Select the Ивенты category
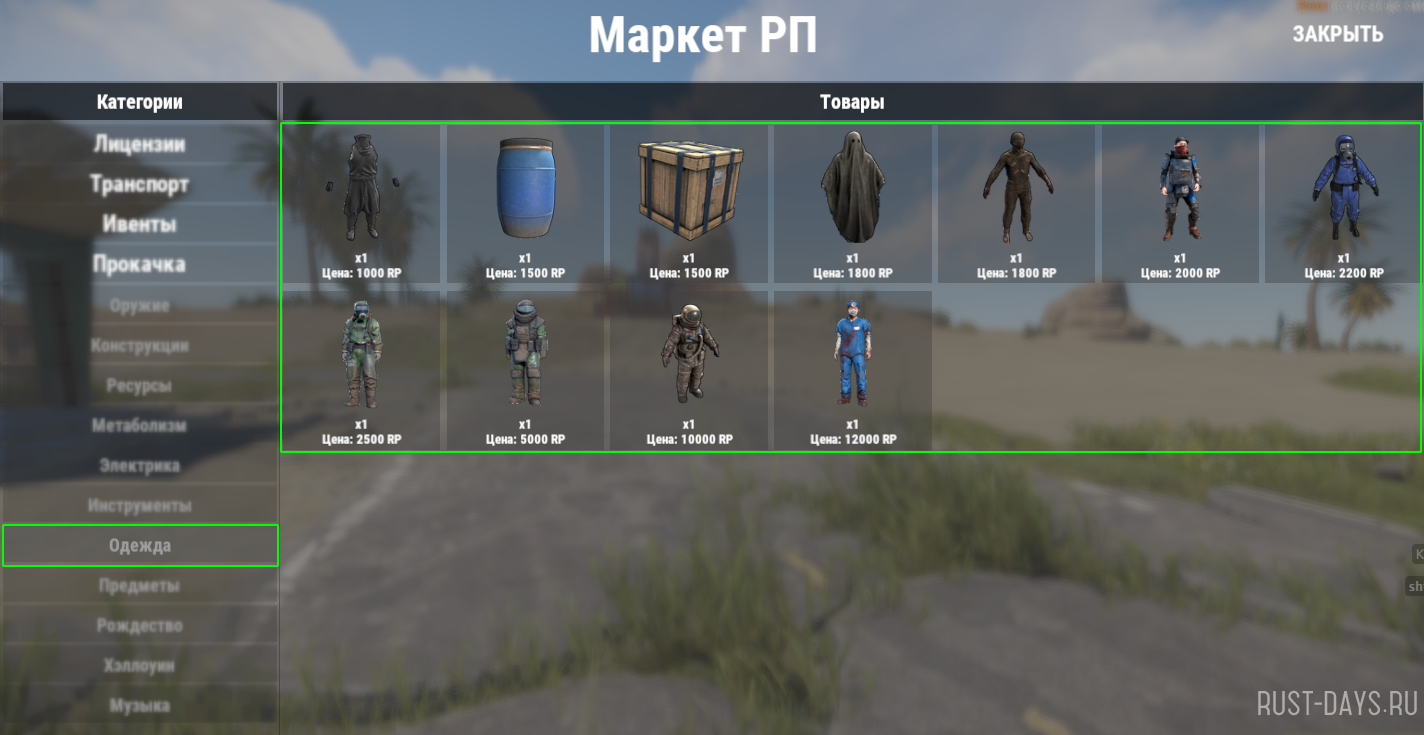1424x735 pixels. tap(140, 224)
